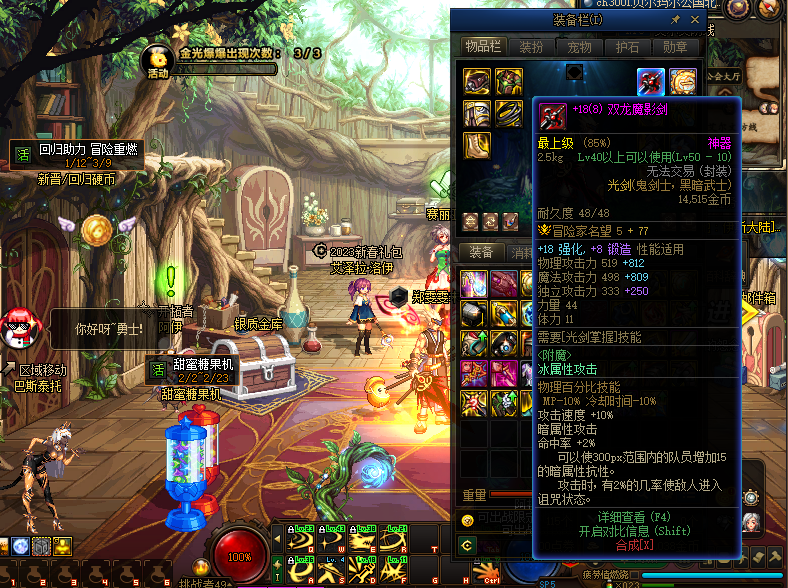This screenshot has width=788, height=588.
Task: Click the equipped weapon sword slot
Action: pyautogui.click(x=651, y=81)
